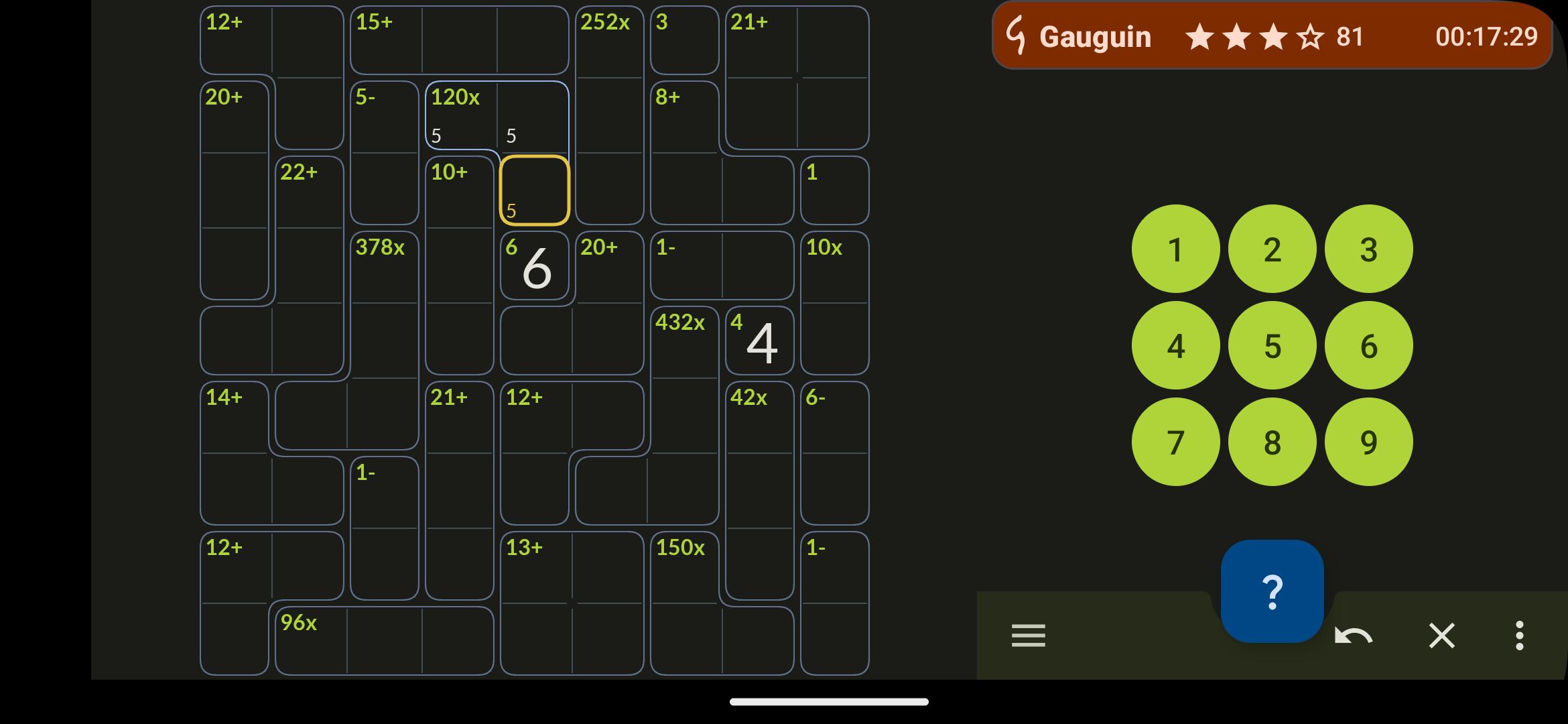This screenshot has height=724, width=1568.
Task: Erase the cell value with the X tool
Action: [1442, 636]
